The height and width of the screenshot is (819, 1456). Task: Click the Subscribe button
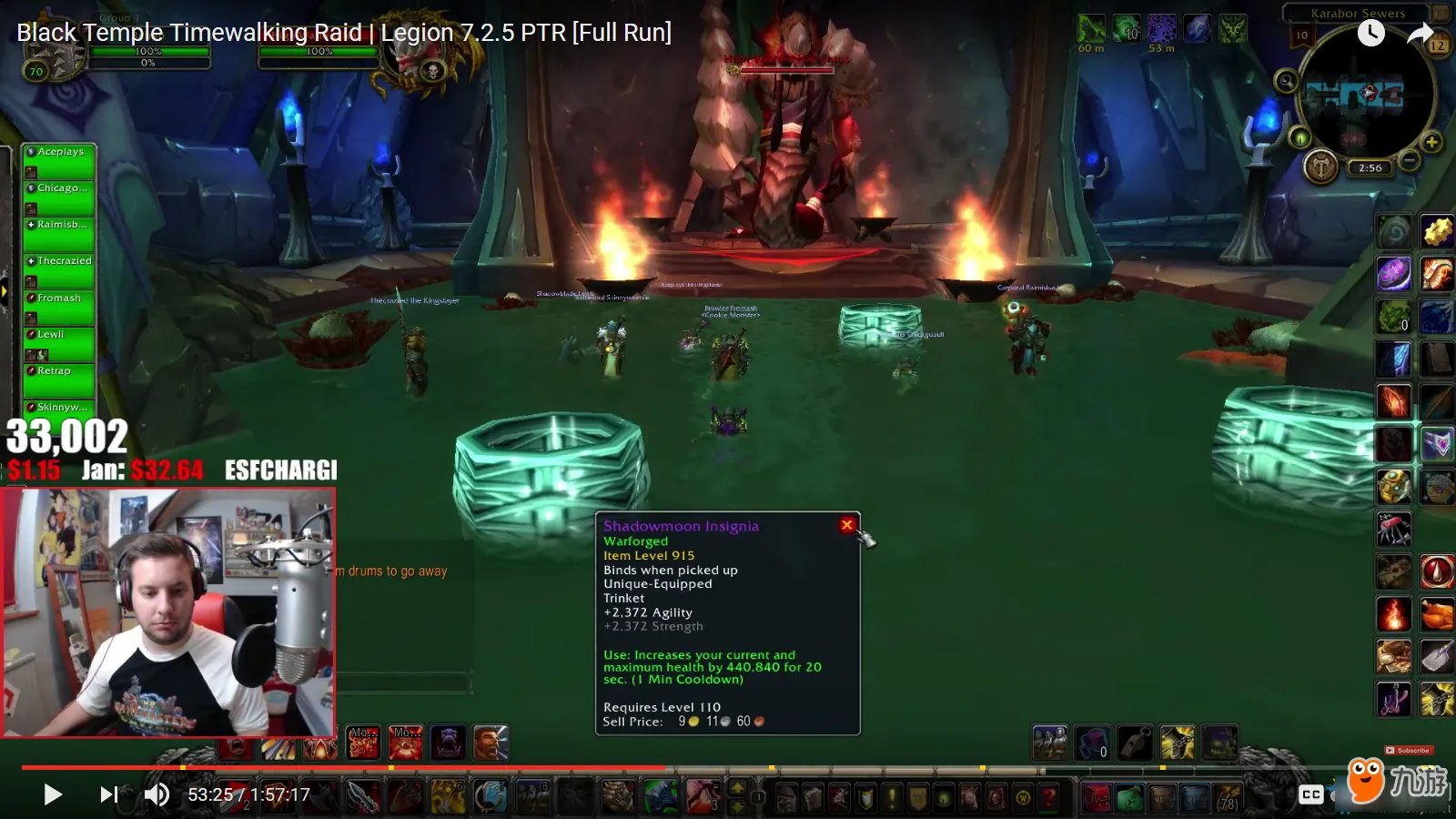(1410, 750)
